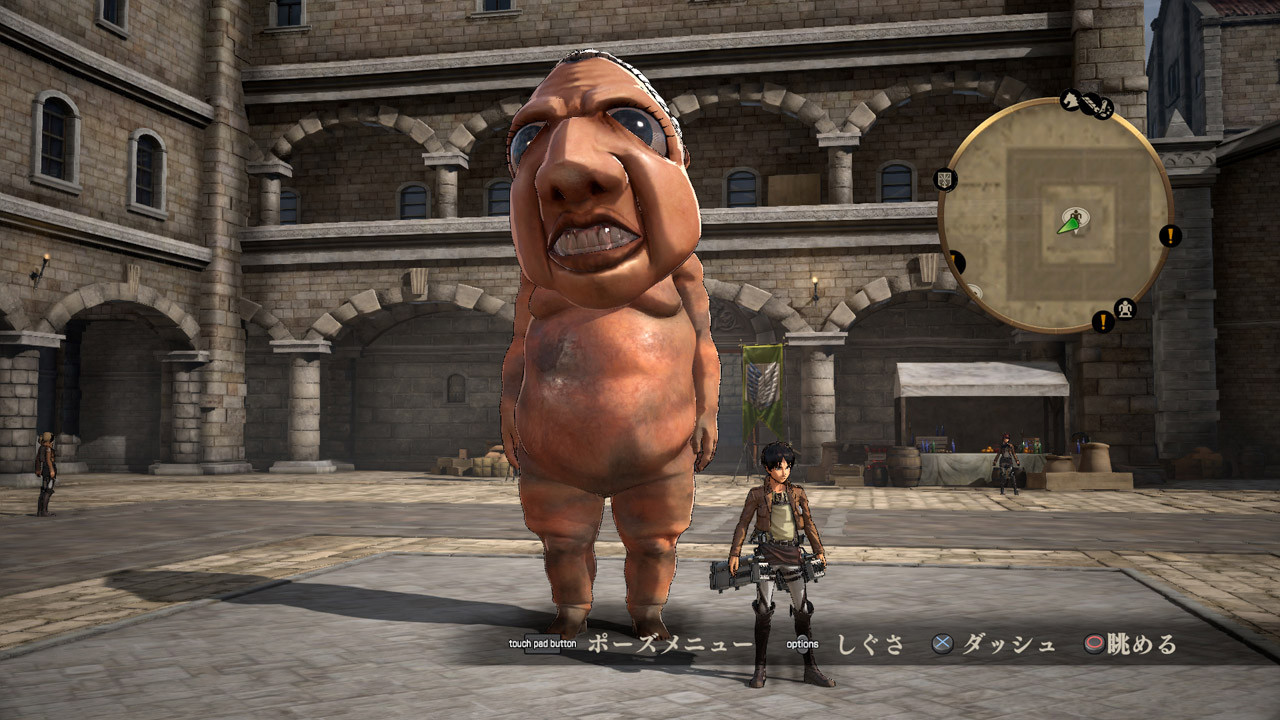
Task: Click the white humanoid figure marker on the minimap edge
Action: [1125, 306]
